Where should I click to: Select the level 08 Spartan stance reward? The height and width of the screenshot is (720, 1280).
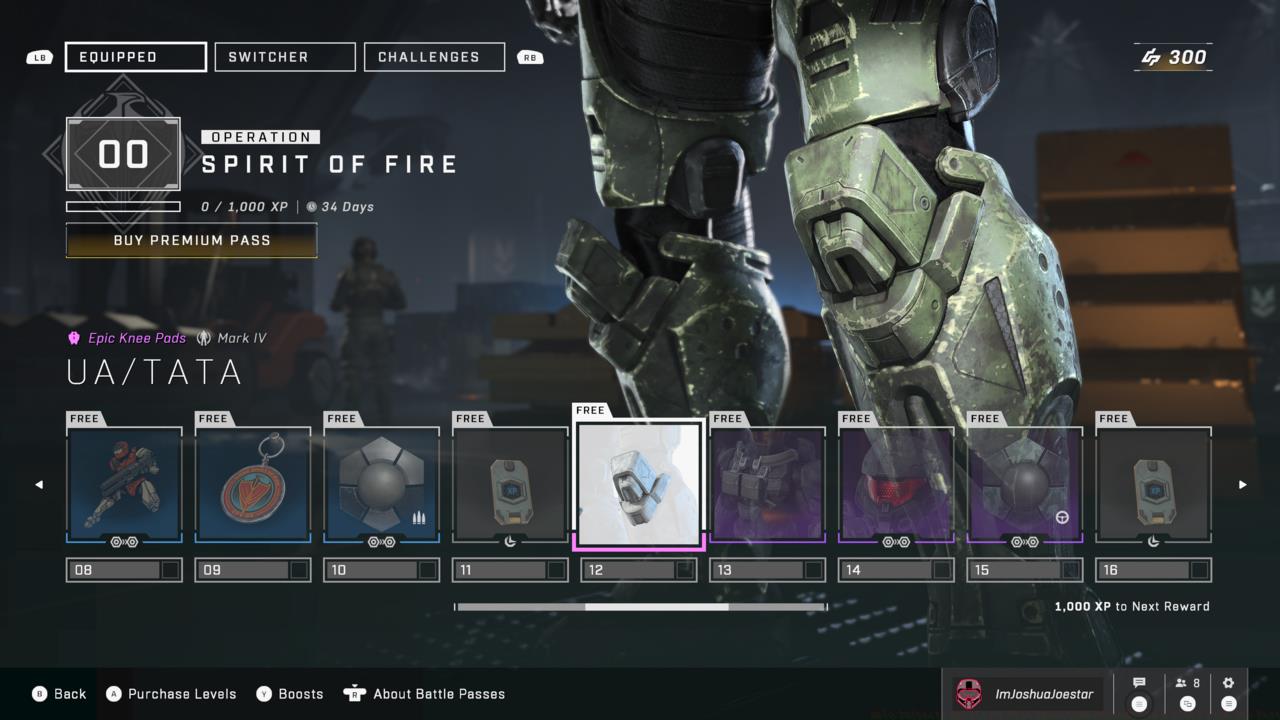(x=124, y=485)
